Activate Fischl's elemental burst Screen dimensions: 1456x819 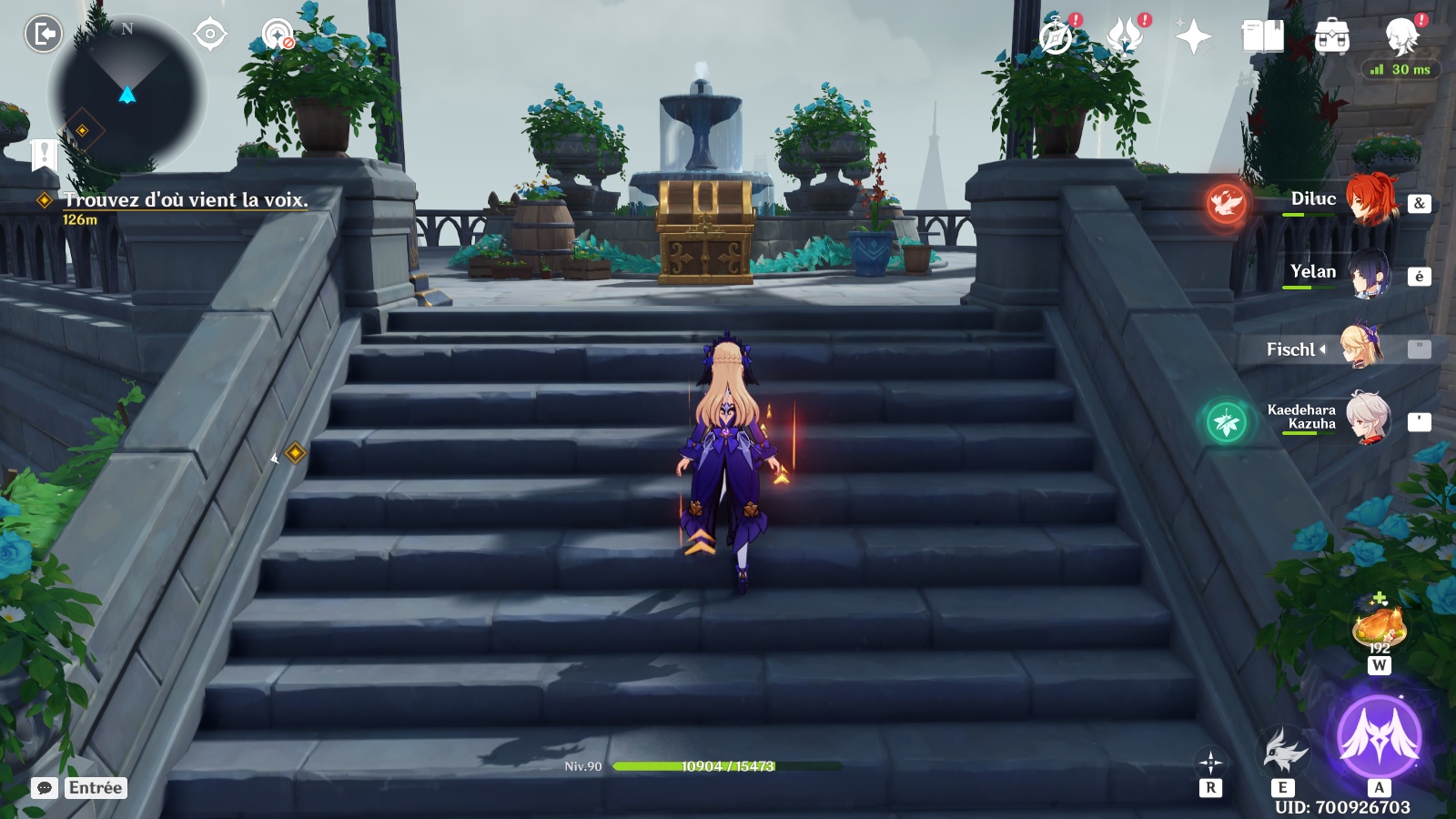click(1379, 735)
